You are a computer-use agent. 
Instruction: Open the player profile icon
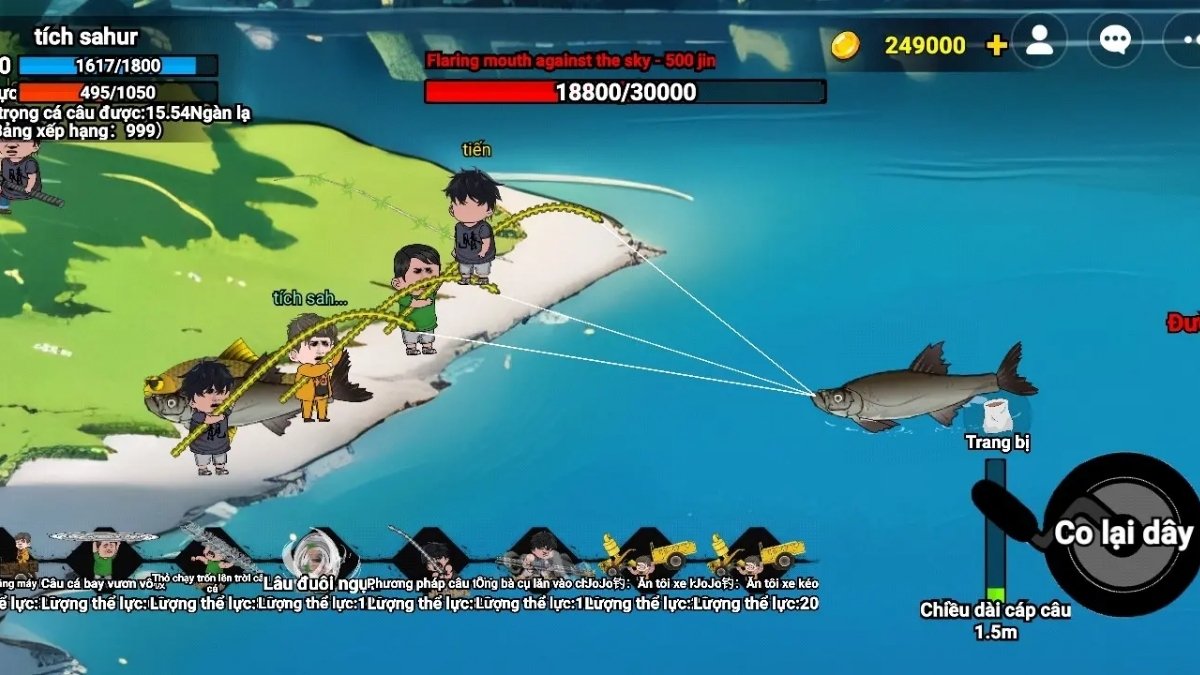click(x=1039, y=40)
